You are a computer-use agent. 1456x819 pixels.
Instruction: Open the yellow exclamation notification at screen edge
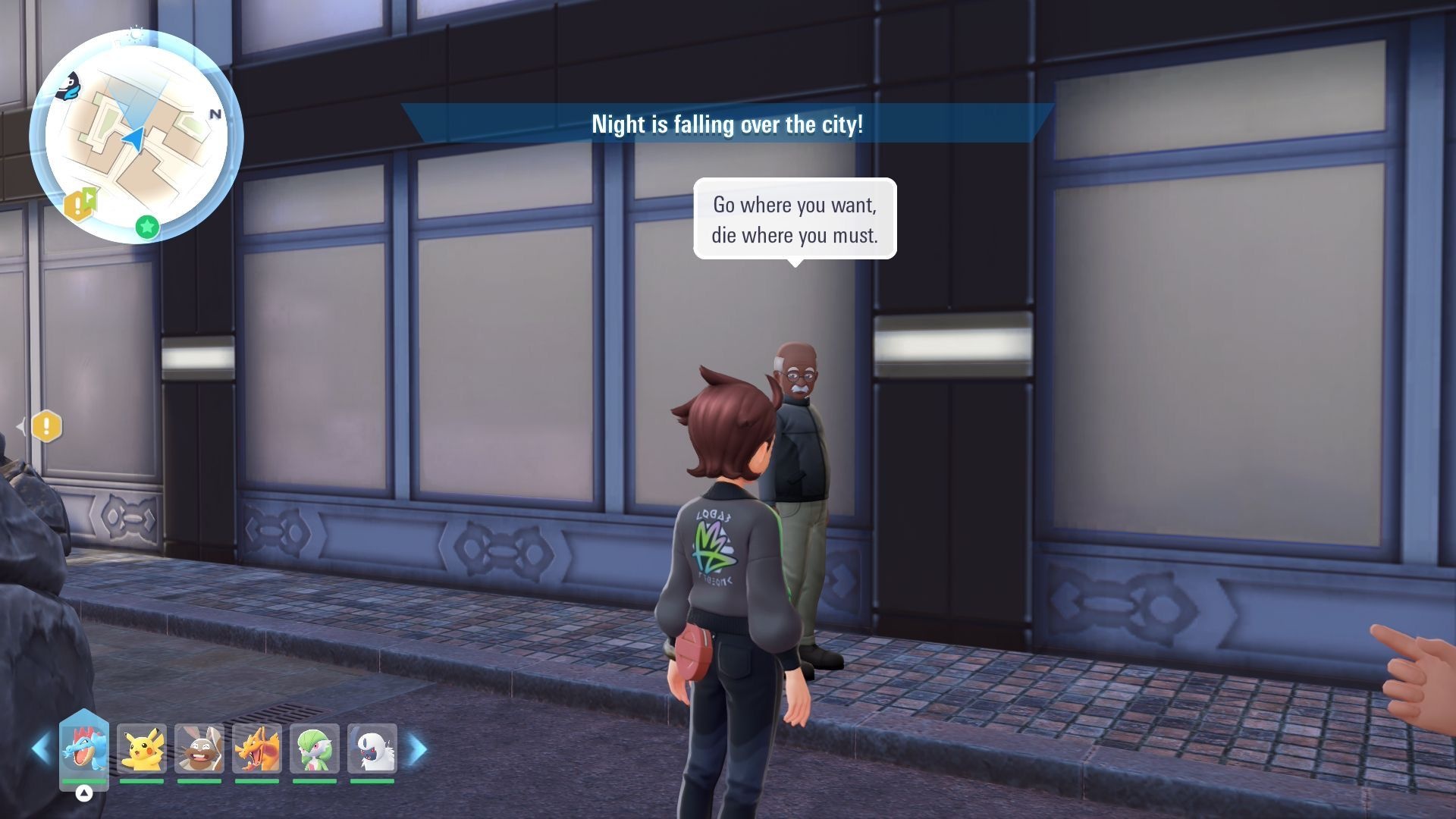tap(46, 426)
